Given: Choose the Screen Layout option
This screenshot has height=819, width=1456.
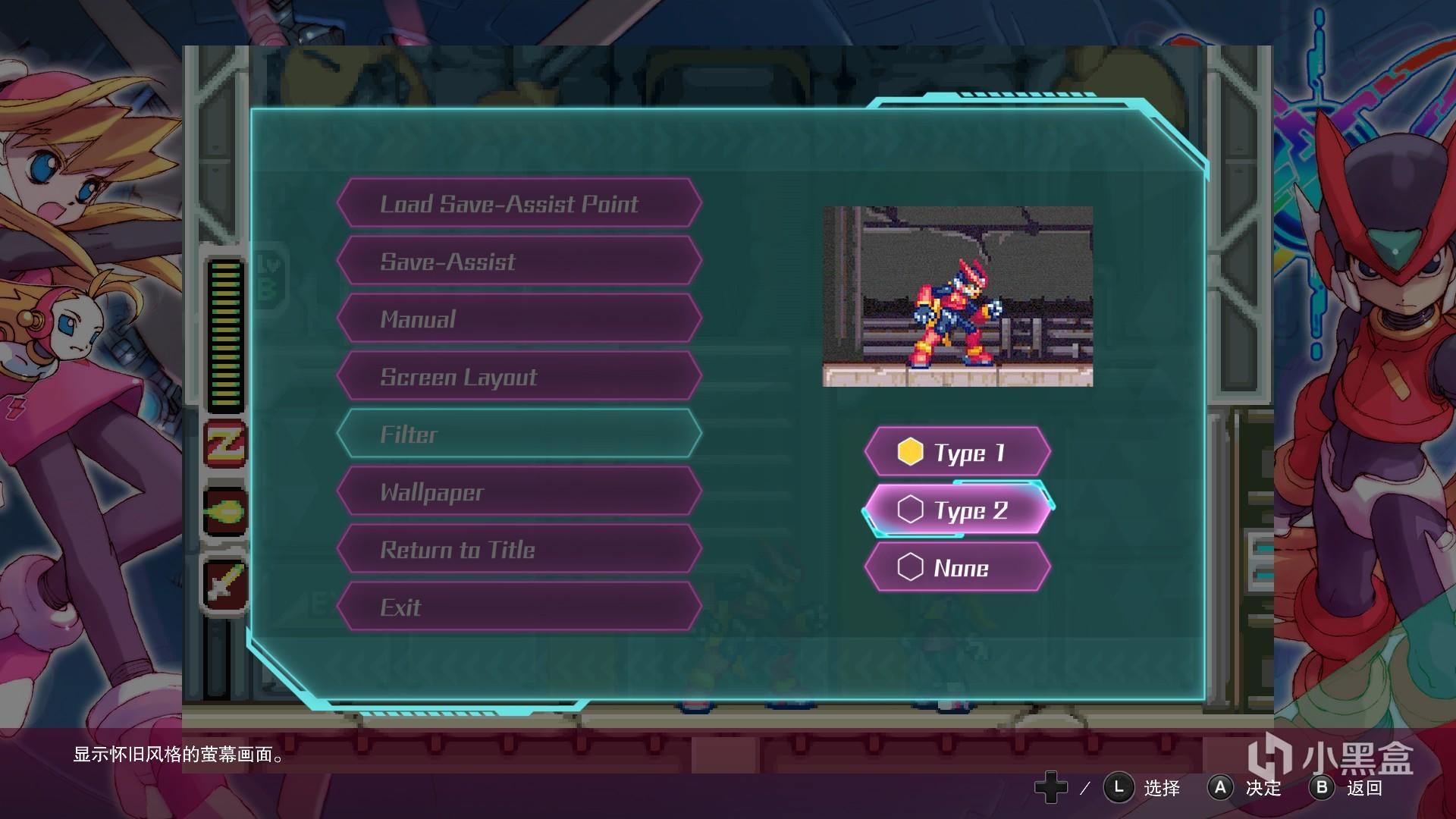Looking at the screenshot, I should [x=519, y=376].
